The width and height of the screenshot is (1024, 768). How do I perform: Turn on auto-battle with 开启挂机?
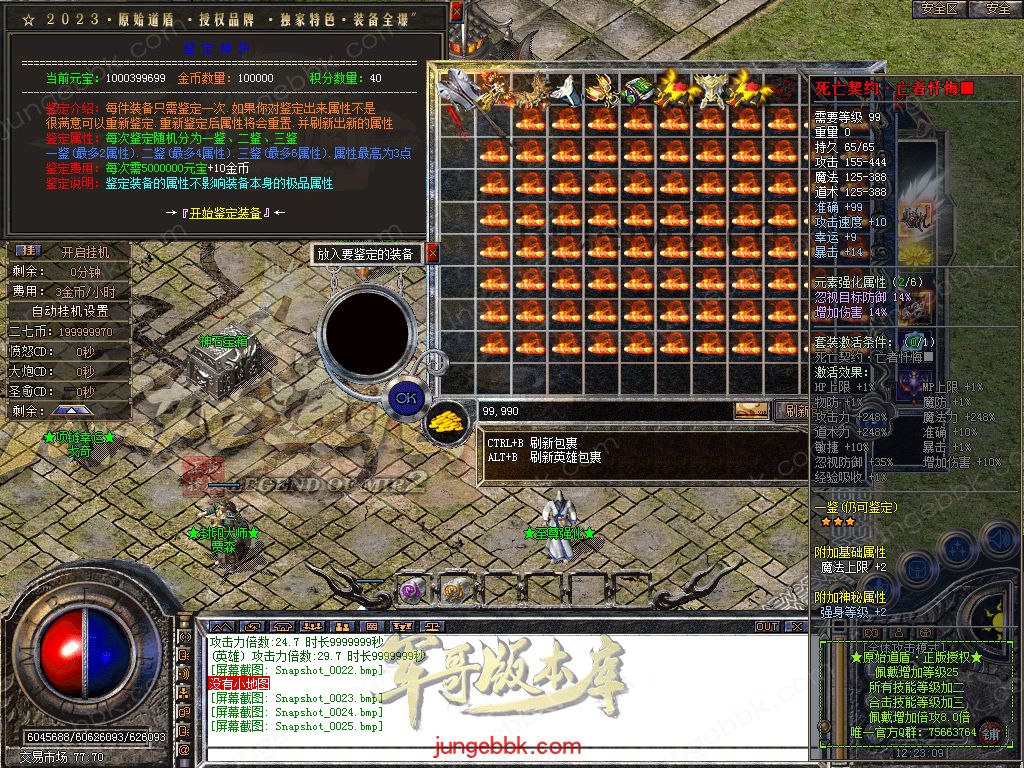[x=85, y=252]
